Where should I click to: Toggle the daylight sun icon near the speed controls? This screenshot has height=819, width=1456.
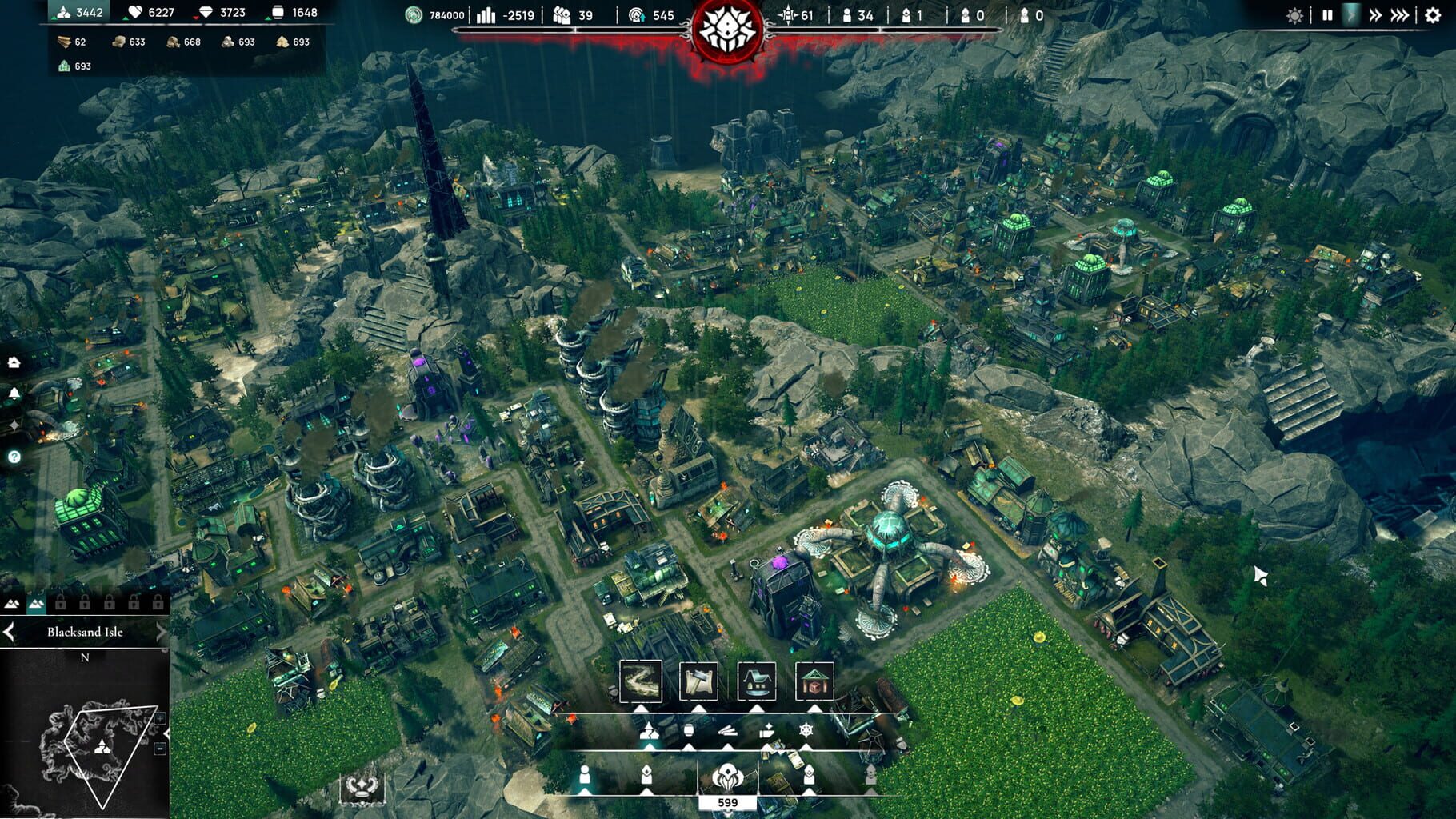1294,14
